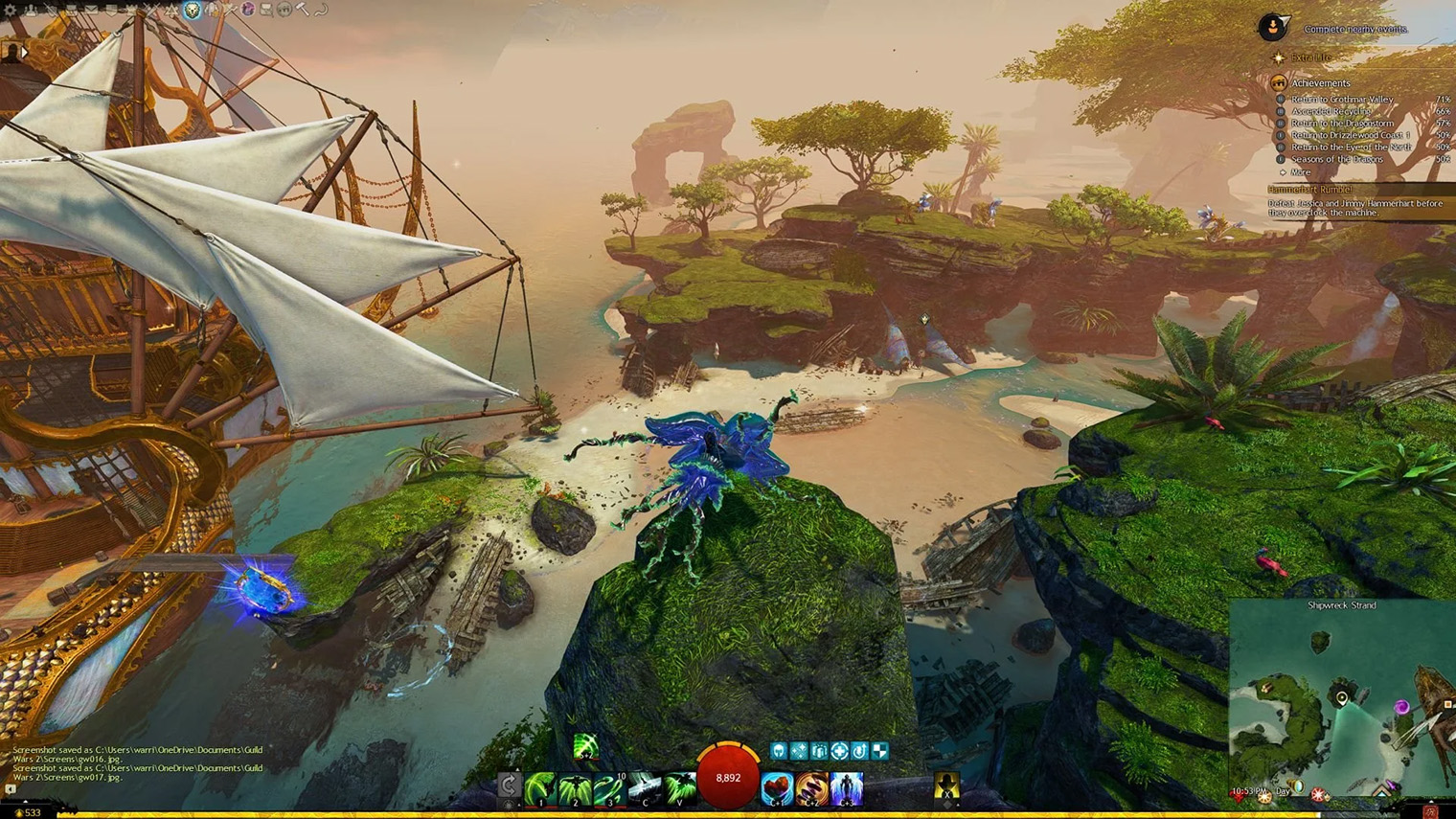Activate weapon skill in slot 1

pyautogui.click(x=540, y=785)
